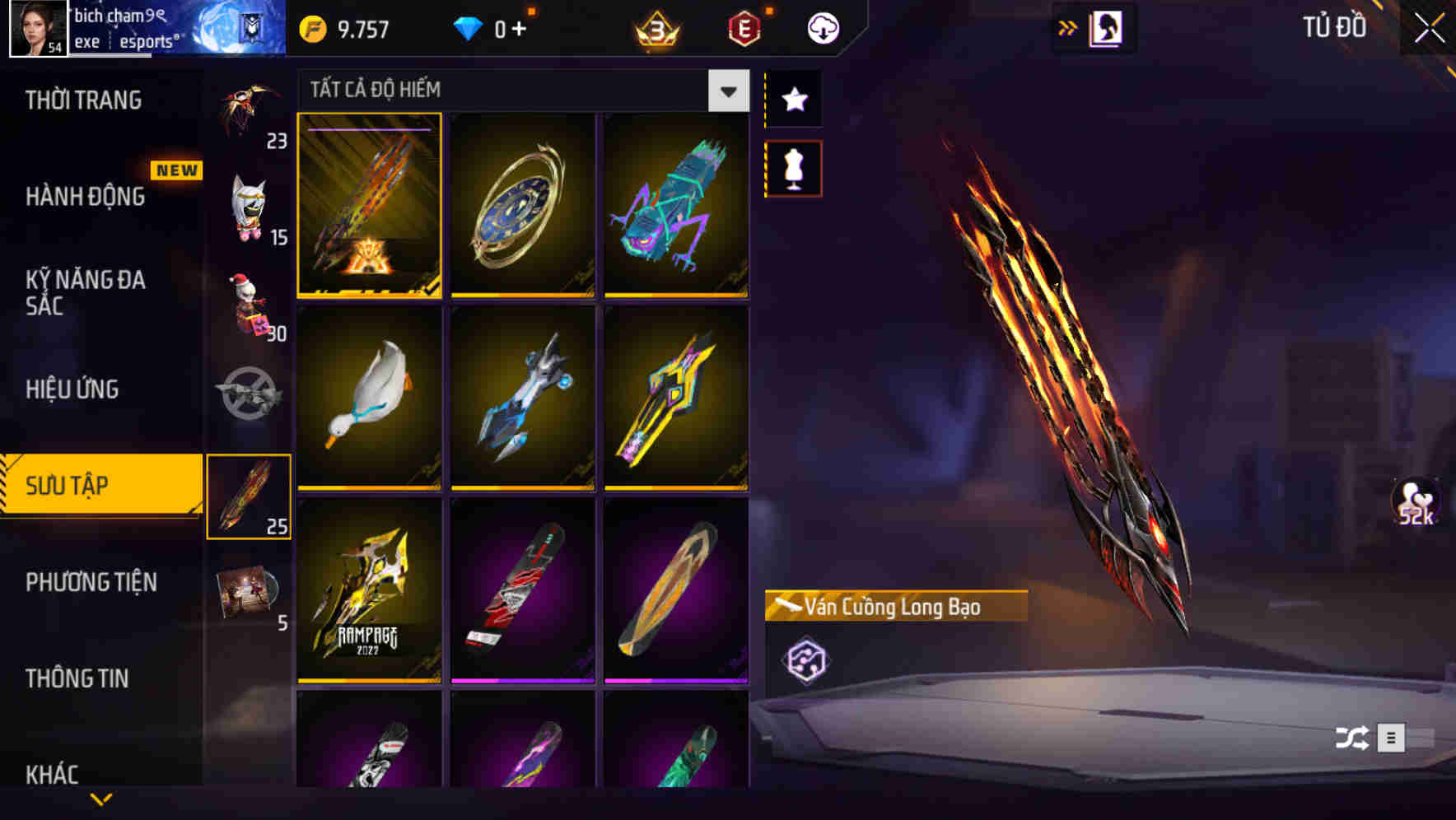Image resolution: width=1456 pixels, height=820 pixels.
Task: Open the HÀNH ĐỘNG section marked NEW
Action: [x=82, y=198]
